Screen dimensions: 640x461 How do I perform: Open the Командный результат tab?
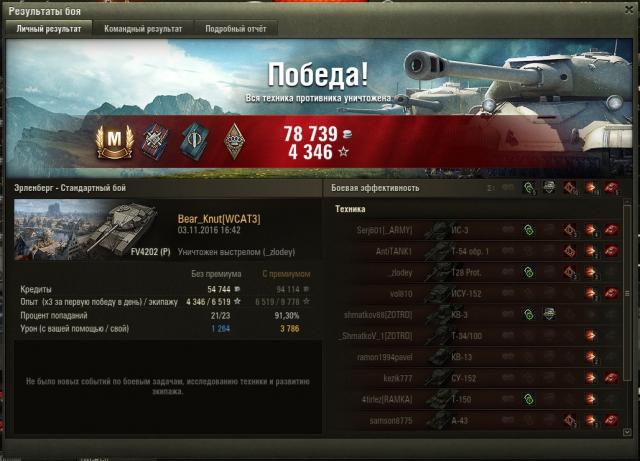[x=143, y=29]
